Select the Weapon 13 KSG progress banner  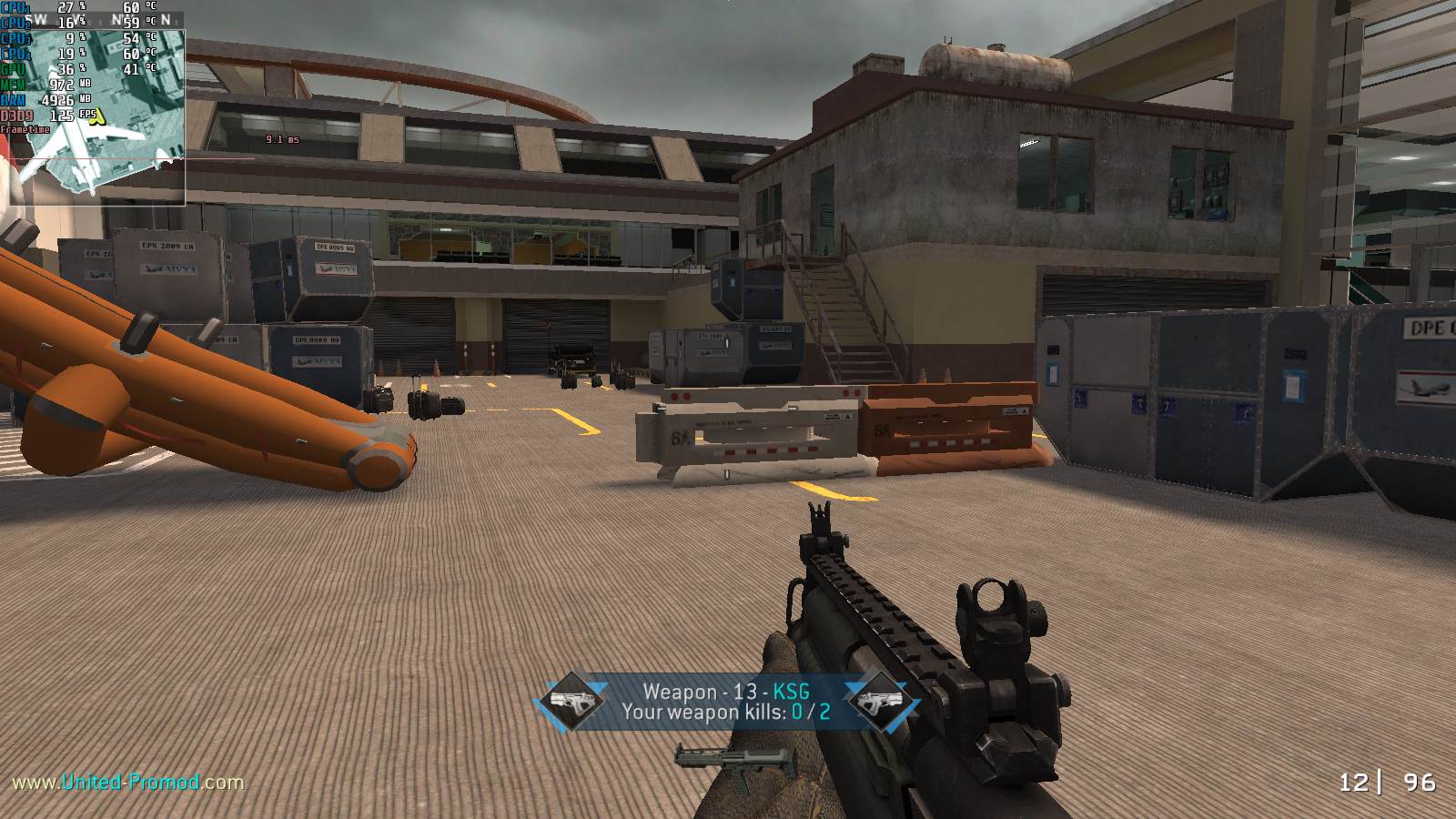[x=725, y=702]
